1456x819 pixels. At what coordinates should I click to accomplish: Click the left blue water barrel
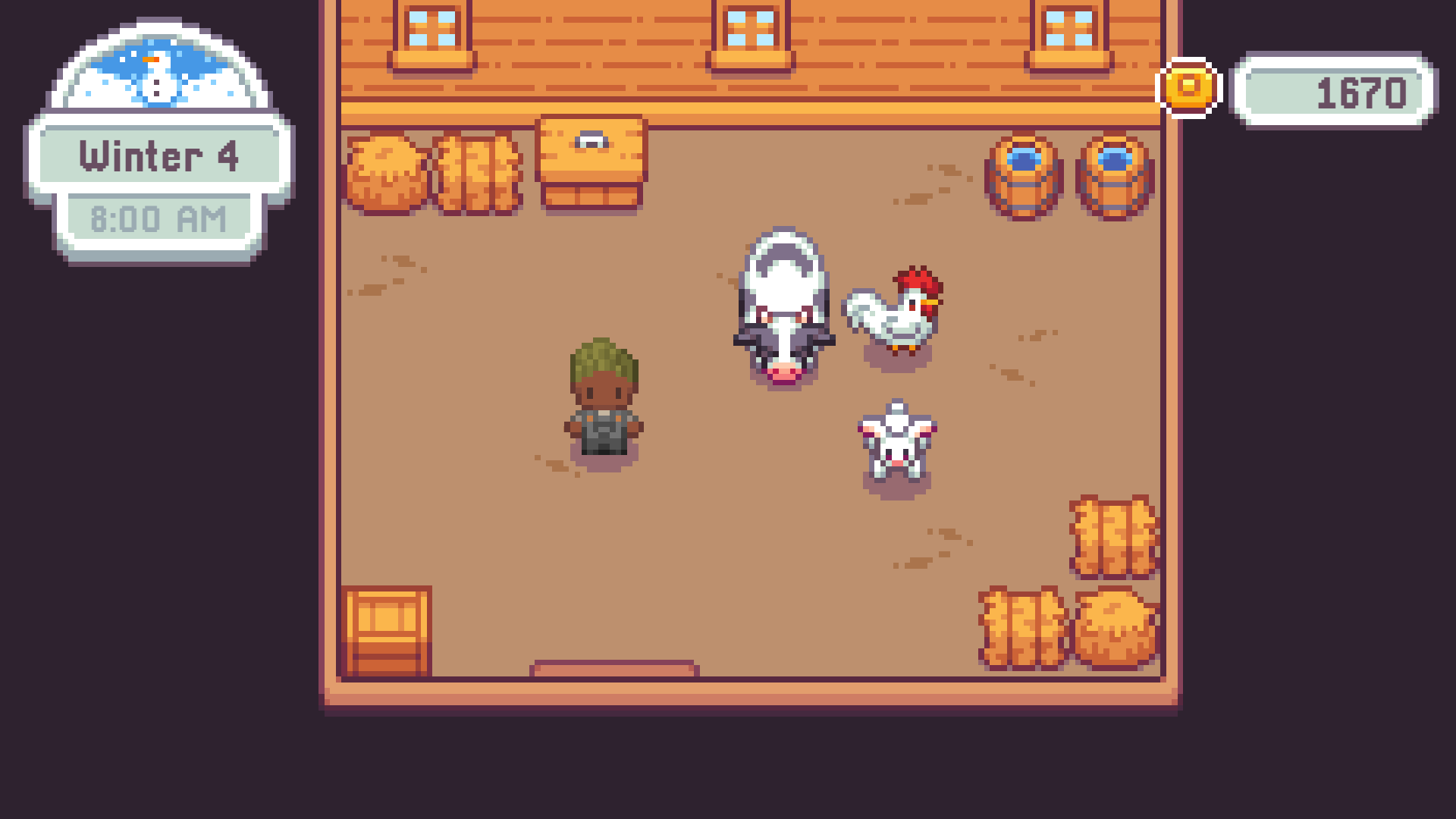pos(1025,176)
